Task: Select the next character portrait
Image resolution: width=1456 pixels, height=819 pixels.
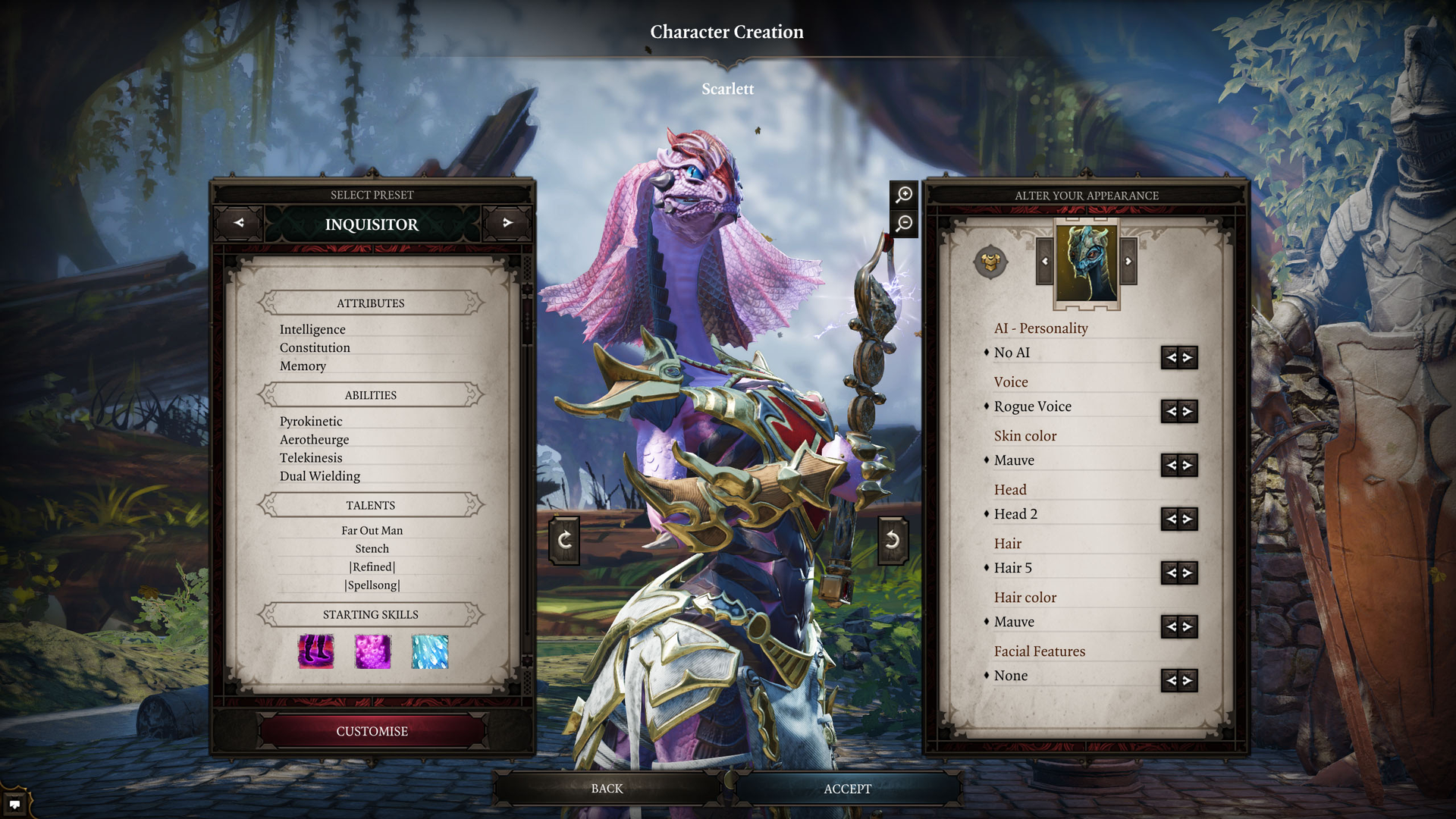Action: [x=1128, y=262]
